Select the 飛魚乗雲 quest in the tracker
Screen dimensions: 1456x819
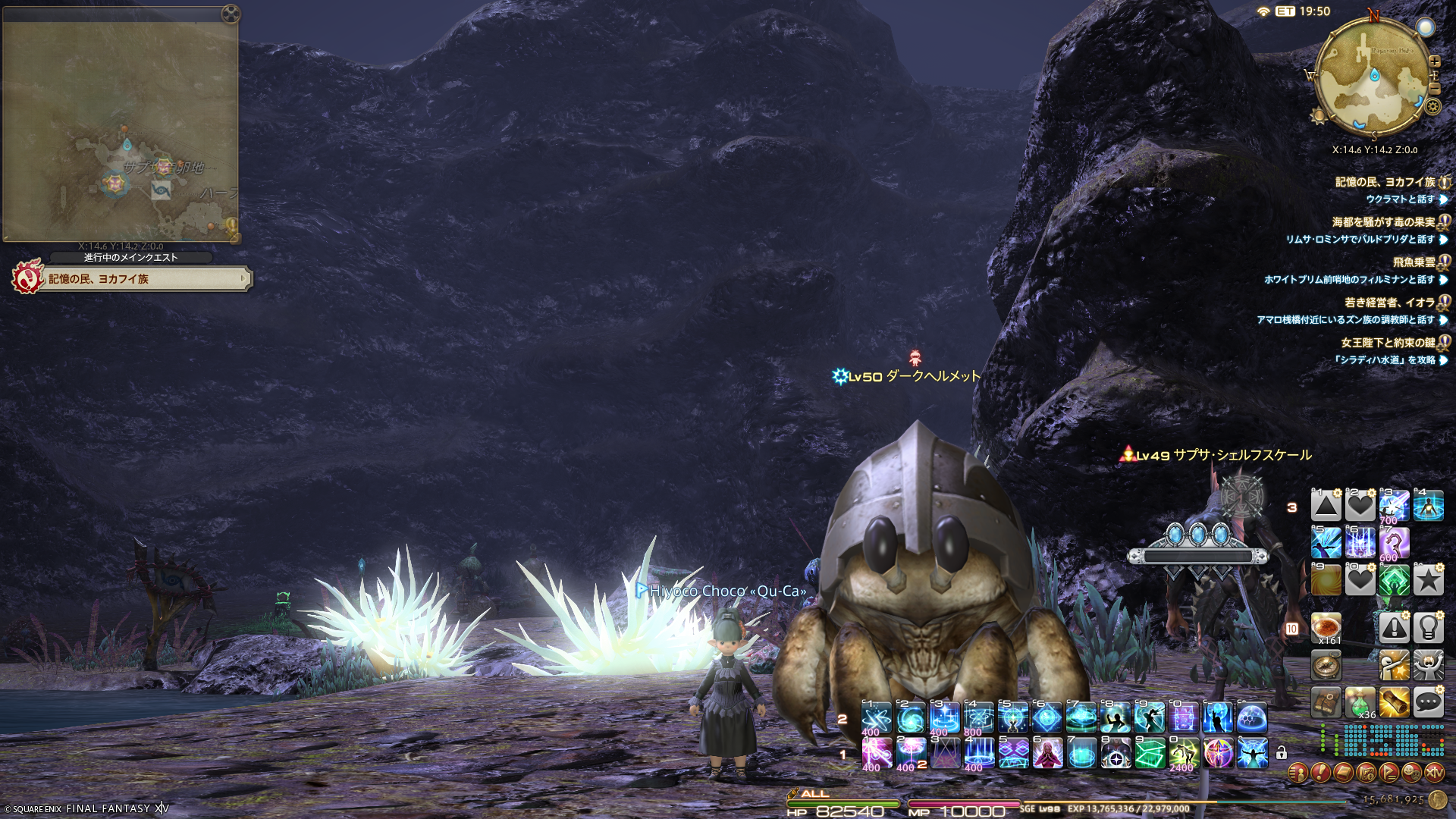(x=1414, y=262)
